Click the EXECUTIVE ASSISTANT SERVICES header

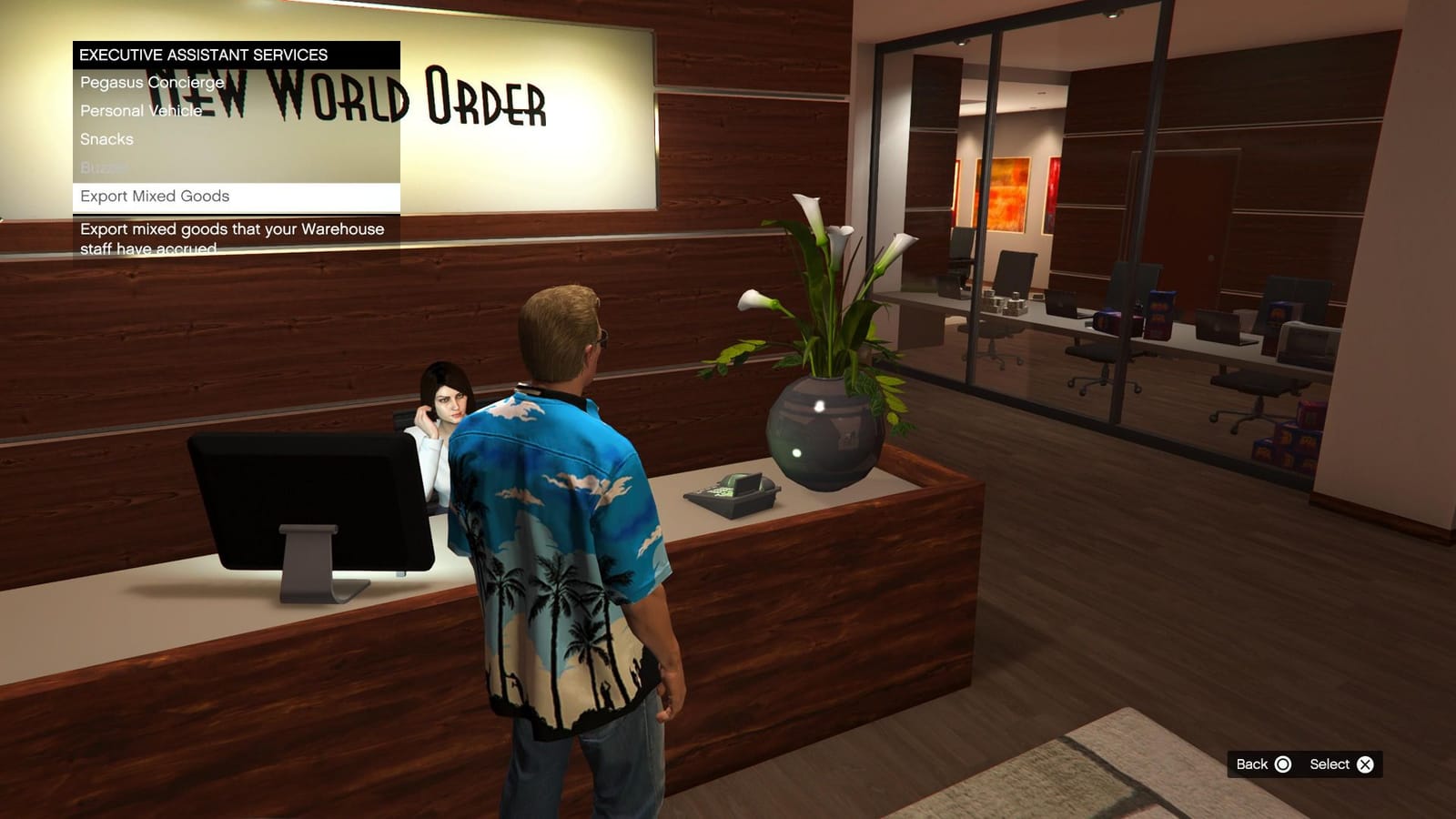[204, 54]
